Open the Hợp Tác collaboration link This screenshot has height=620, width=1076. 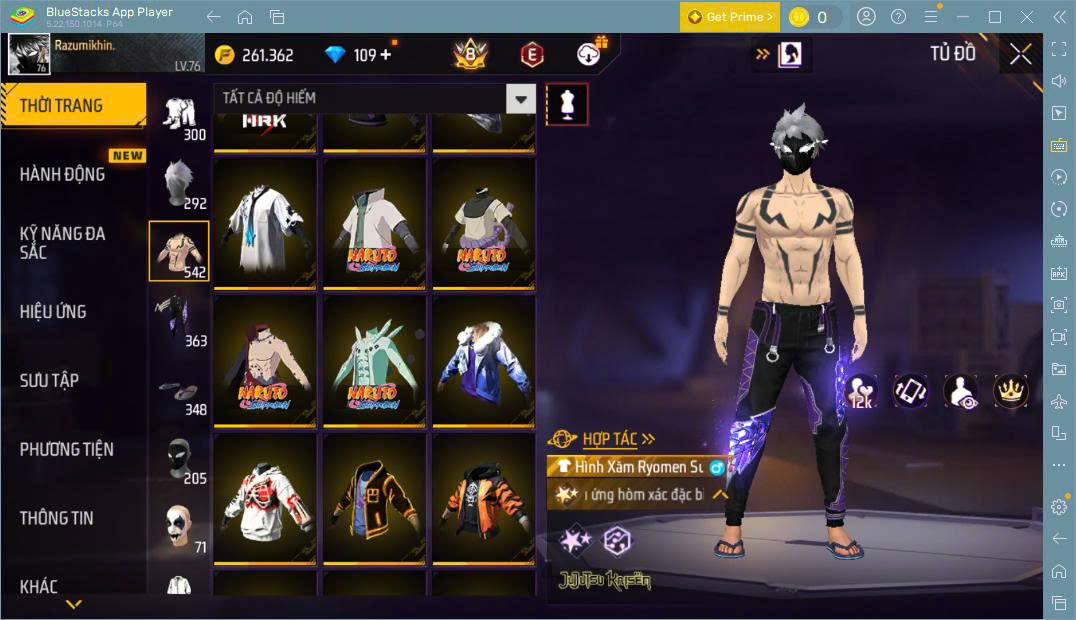618,439
